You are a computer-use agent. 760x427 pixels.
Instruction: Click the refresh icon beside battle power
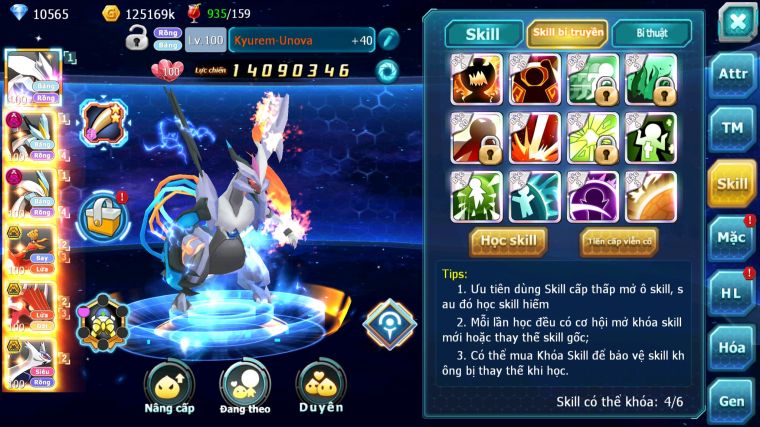(x=386, y=71)
